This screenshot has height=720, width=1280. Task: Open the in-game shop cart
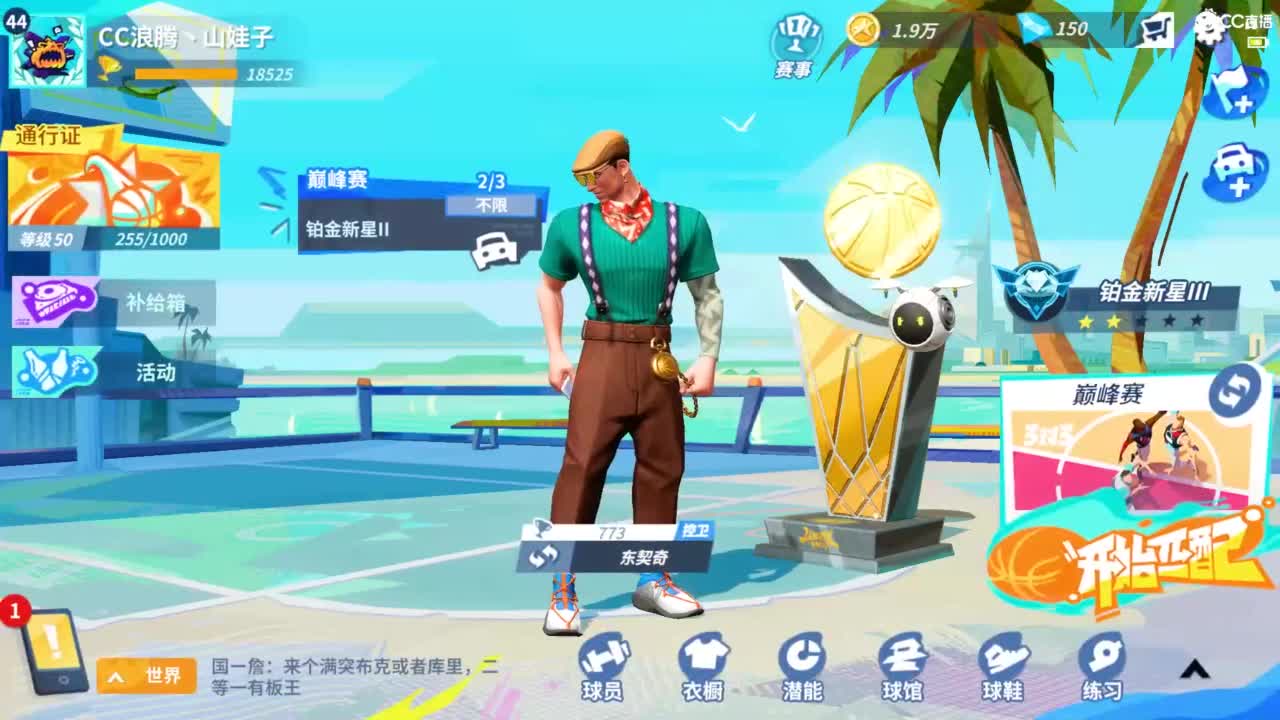point(1155,30)
